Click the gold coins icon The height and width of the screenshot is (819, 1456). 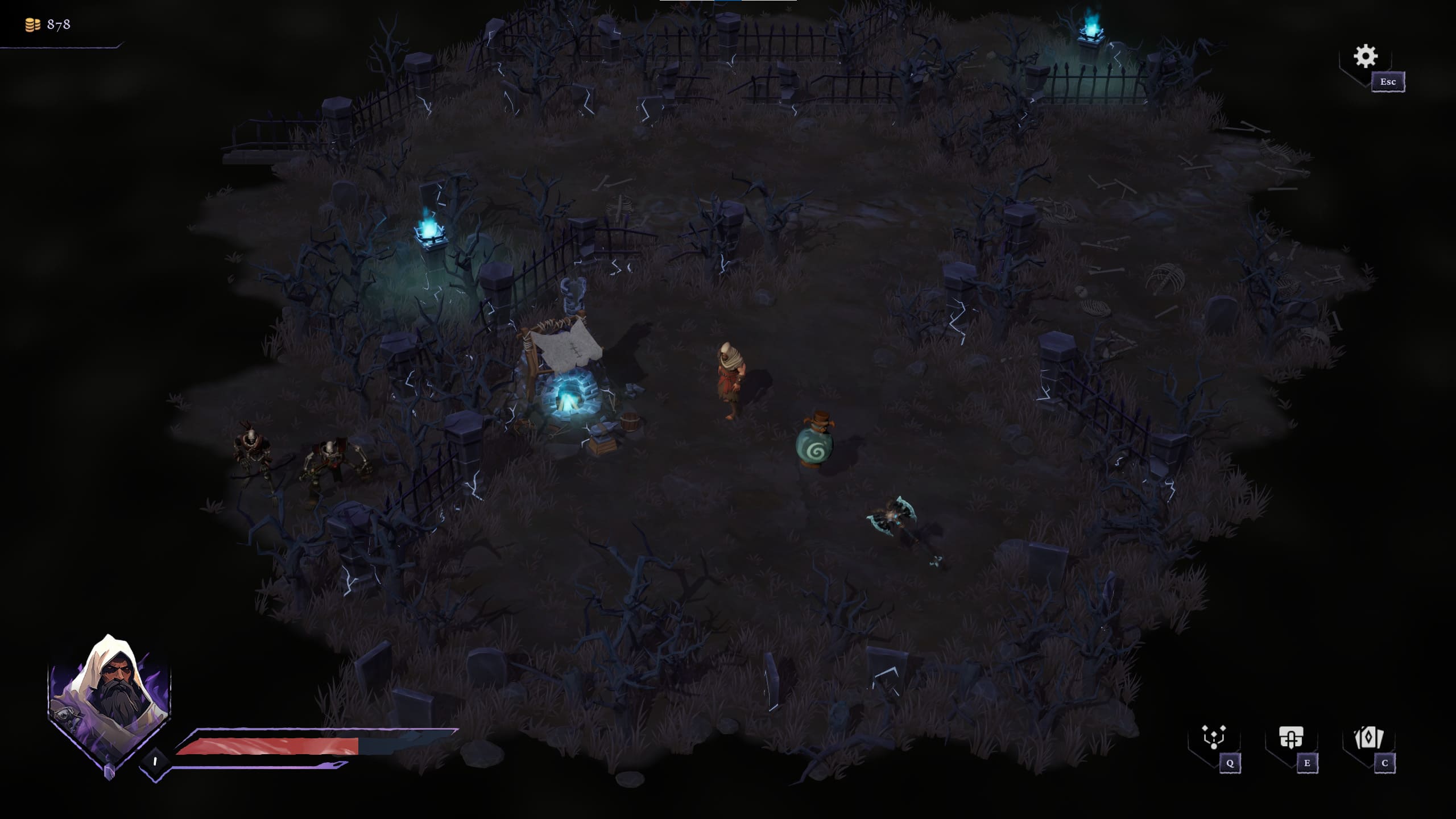tap(31, 24)
